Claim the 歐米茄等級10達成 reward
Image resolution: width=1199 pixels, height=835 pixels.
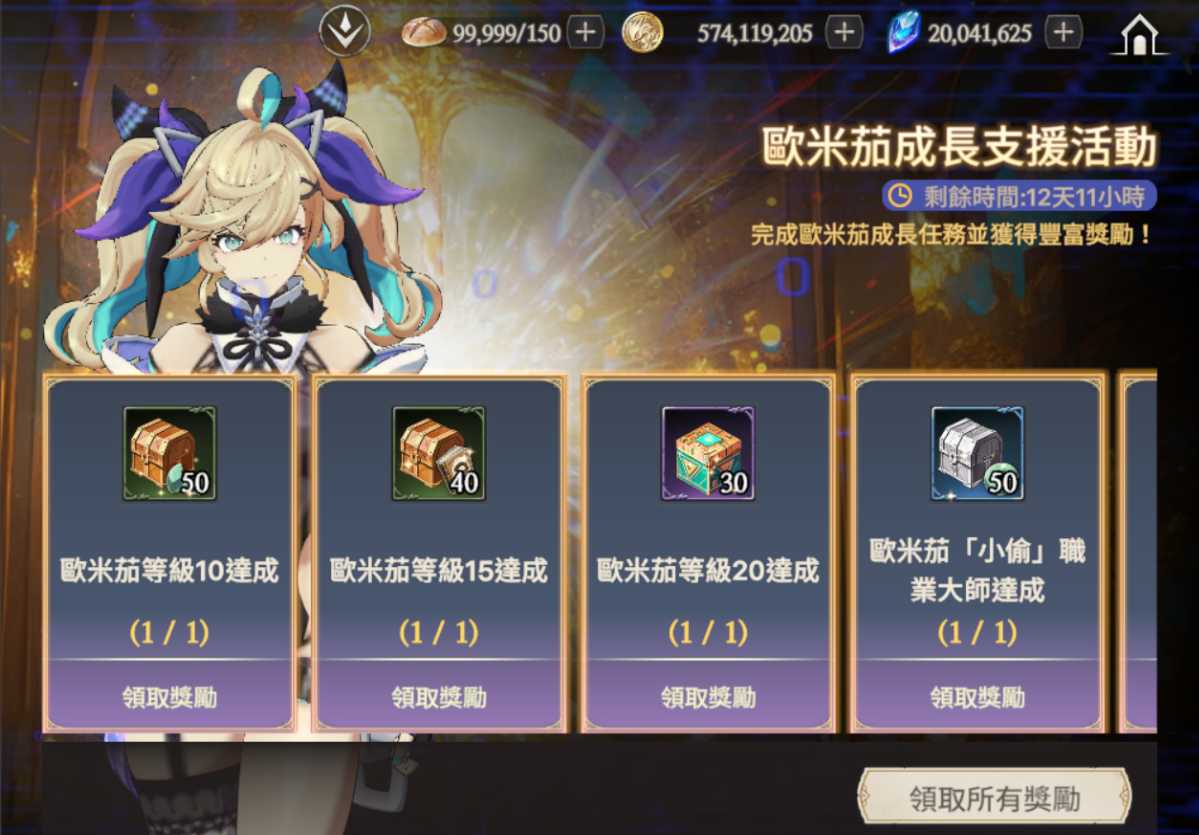169,696
